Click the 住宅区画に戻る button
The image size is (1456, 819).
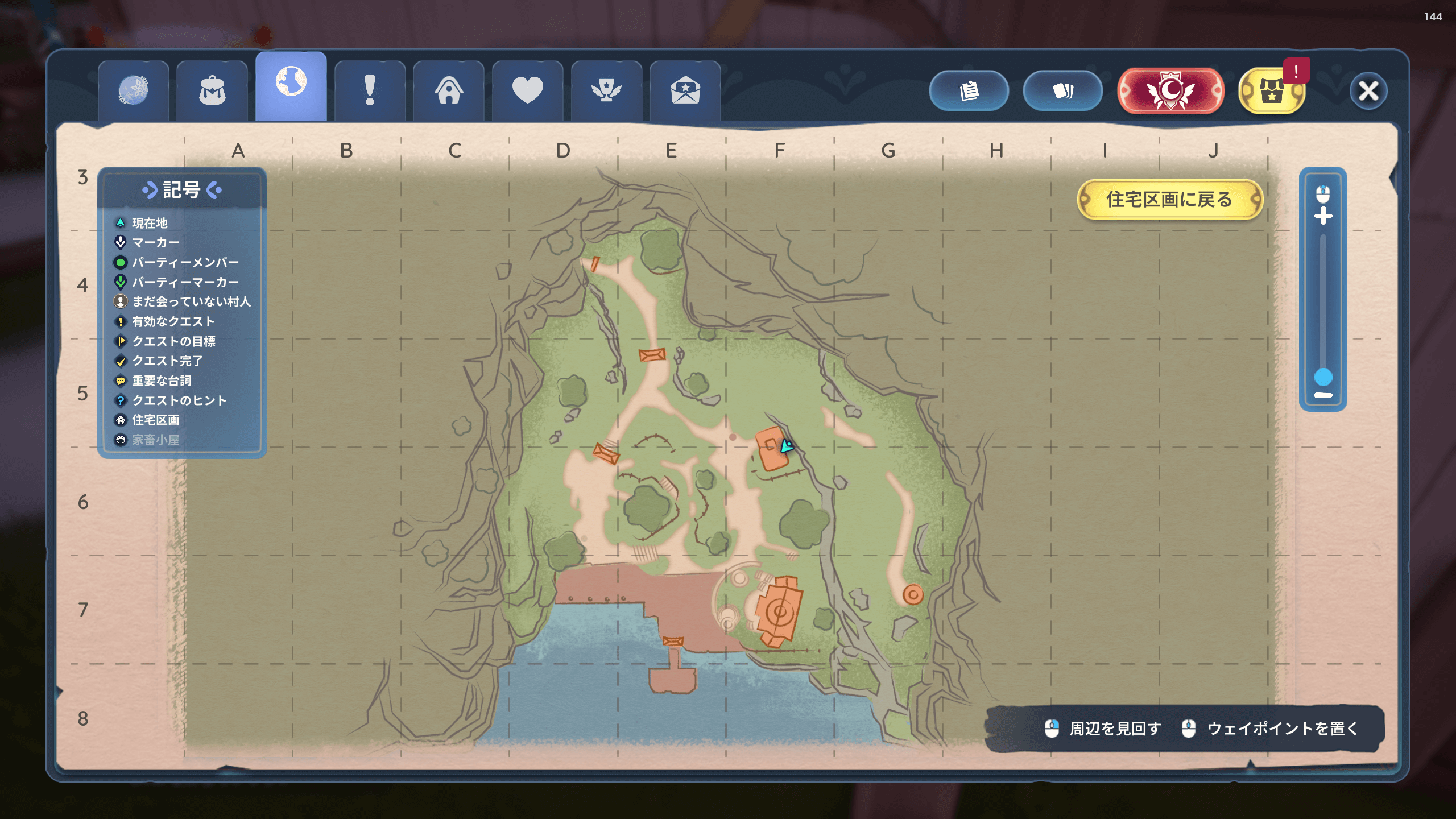click(x=1169, y=200)
